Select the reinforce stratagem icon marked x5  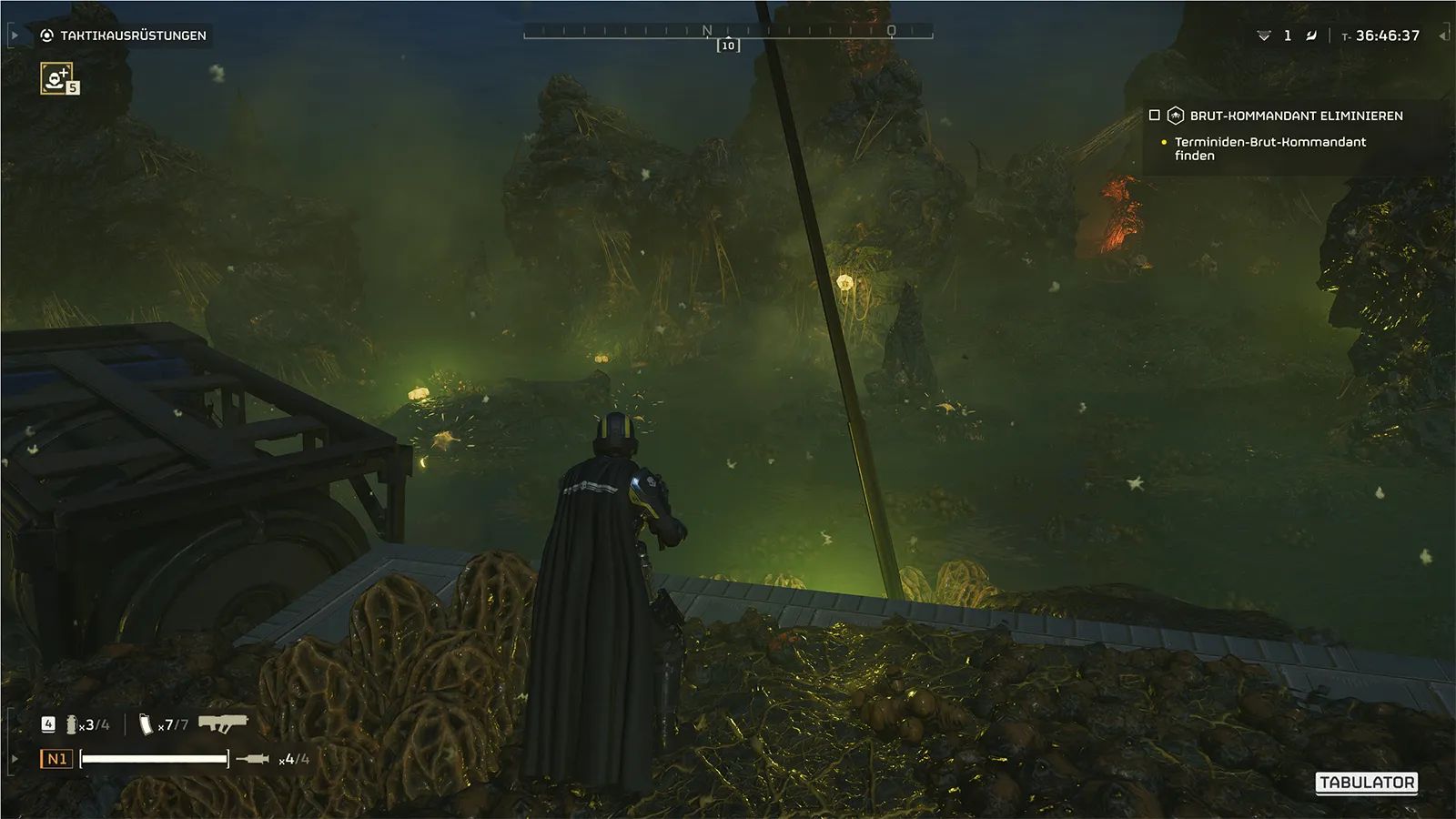[56, 81]
